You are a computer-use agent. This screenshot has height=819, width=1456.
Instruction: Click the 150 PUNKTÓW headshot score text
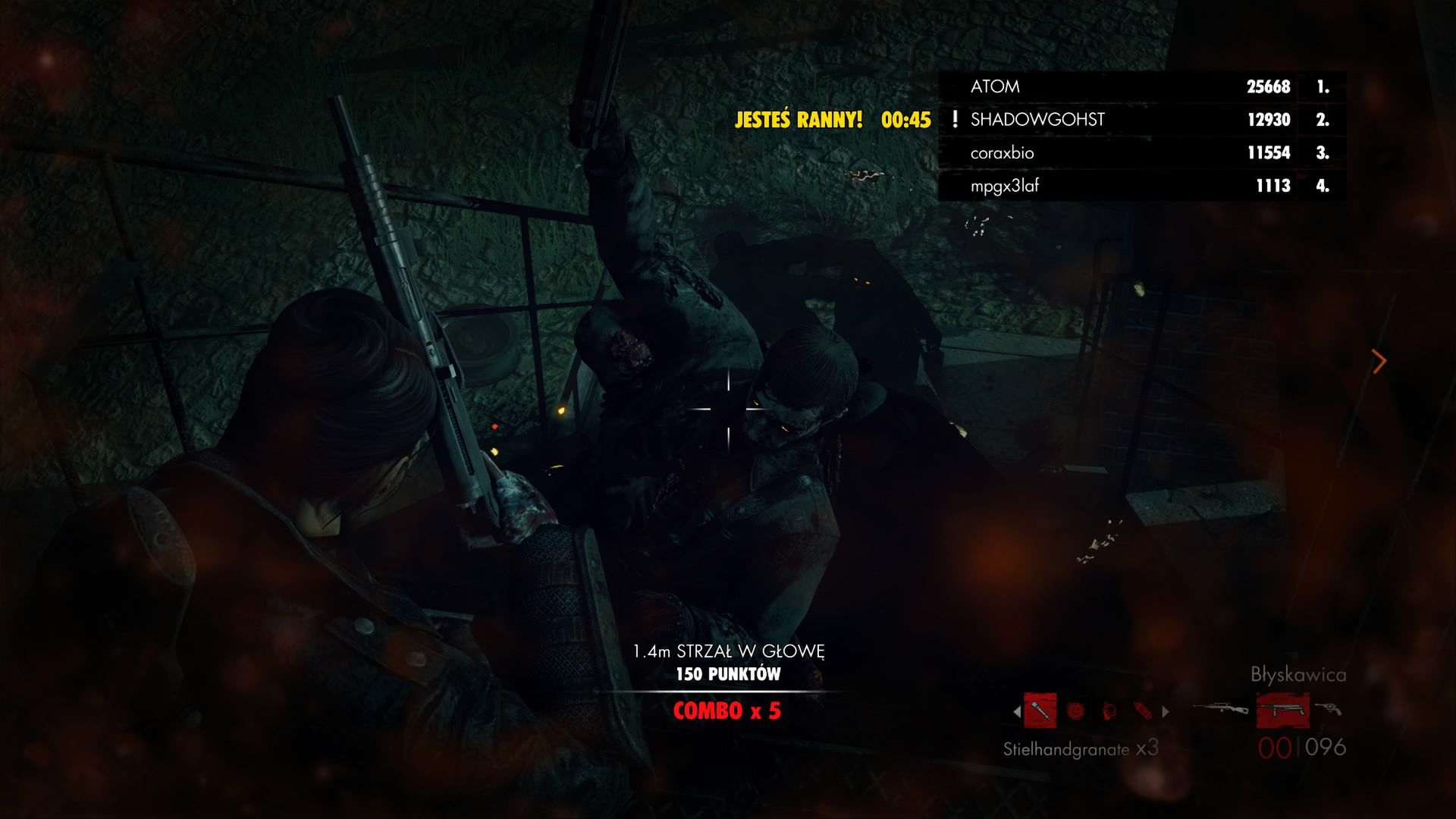(730, 672)
